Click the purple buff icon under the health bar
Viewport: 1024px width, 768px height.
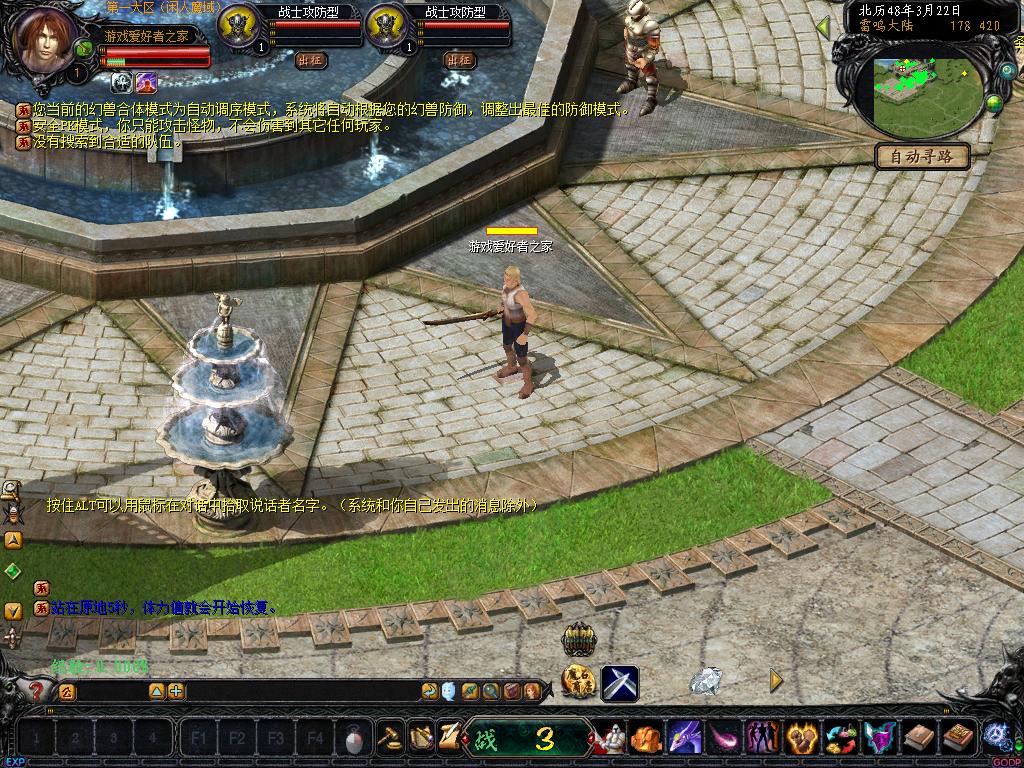tap(146, 82)
